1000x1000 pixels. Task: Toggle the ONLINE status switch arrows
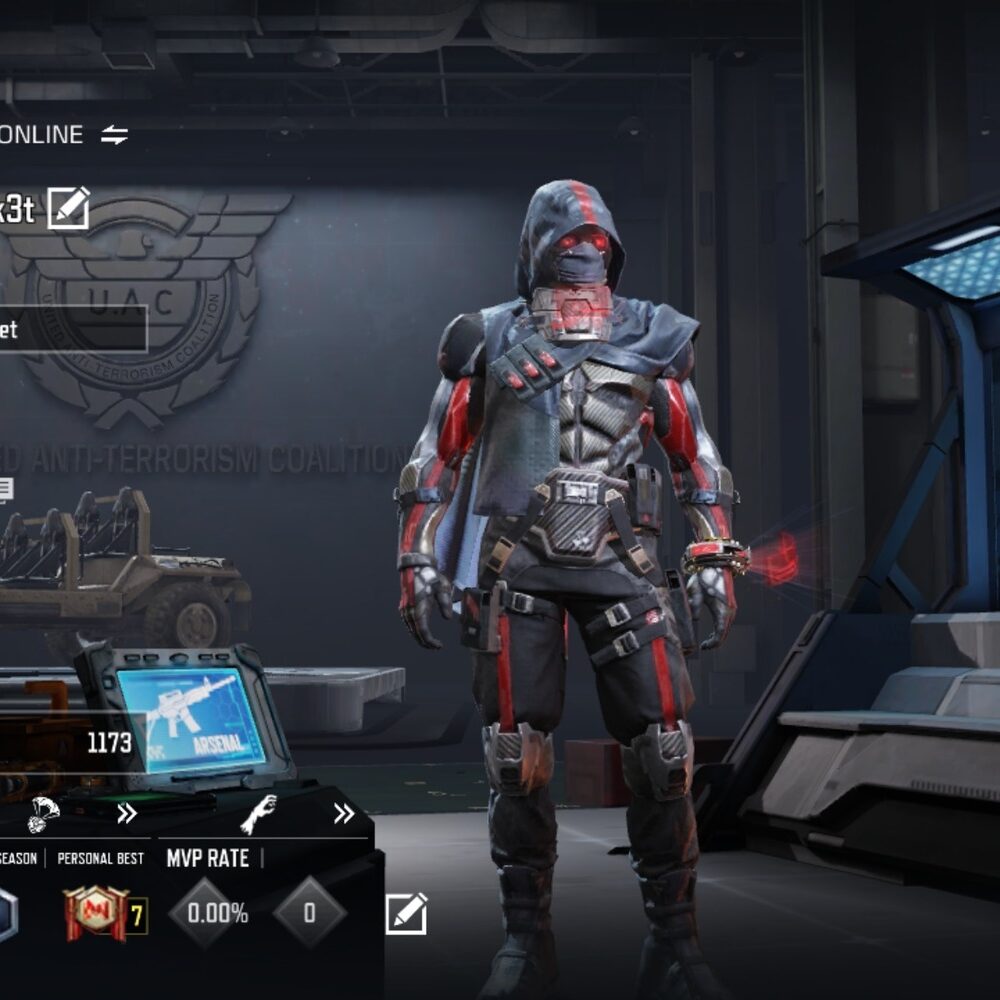click(114, 135)
